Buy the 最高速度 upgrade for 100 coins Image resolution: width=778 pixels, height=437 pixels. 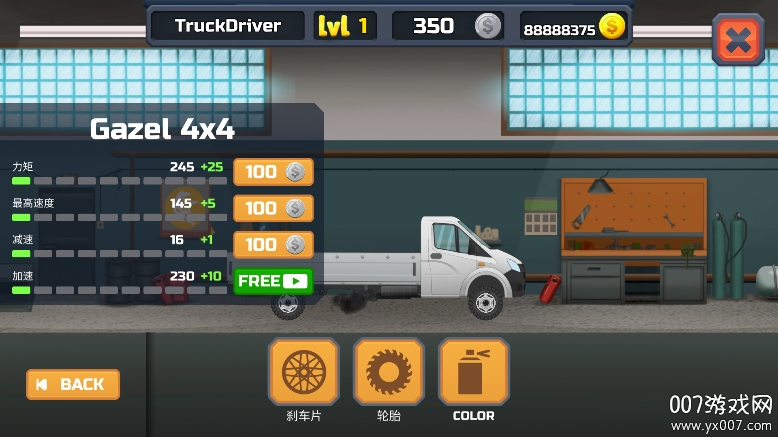click(x=273, y=208)
